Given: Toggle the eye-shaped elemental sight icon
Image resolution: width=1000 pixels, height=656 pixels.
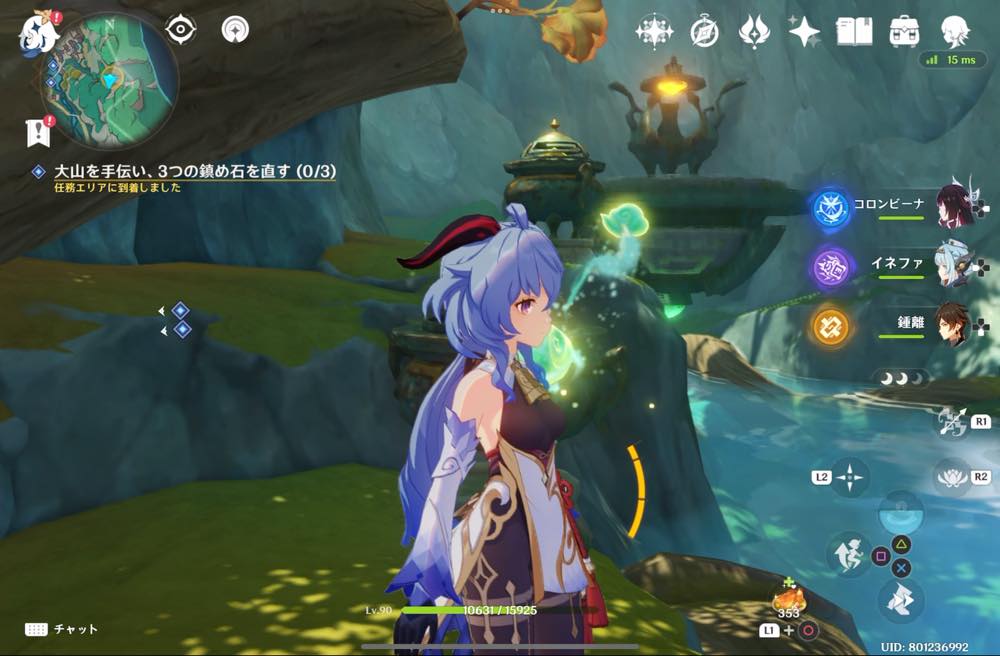Looking at the screenshot, I should (x=181, y=30).
